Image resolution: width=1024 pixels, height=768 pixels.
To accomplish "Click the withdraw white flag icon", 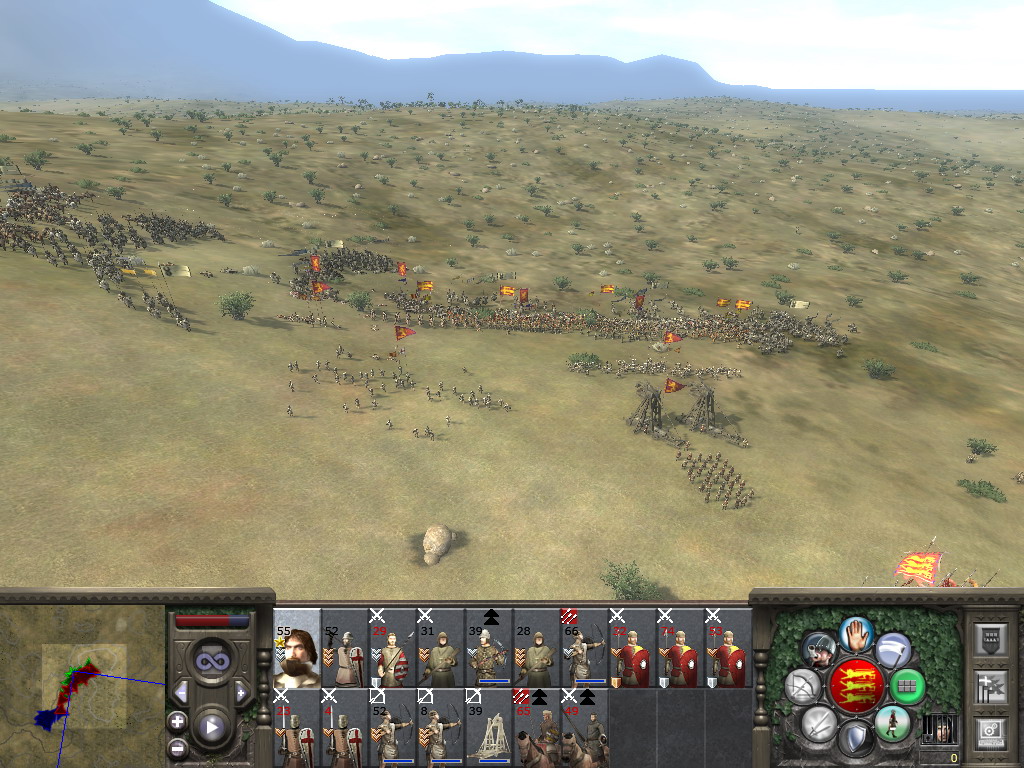I will (893, 650).
